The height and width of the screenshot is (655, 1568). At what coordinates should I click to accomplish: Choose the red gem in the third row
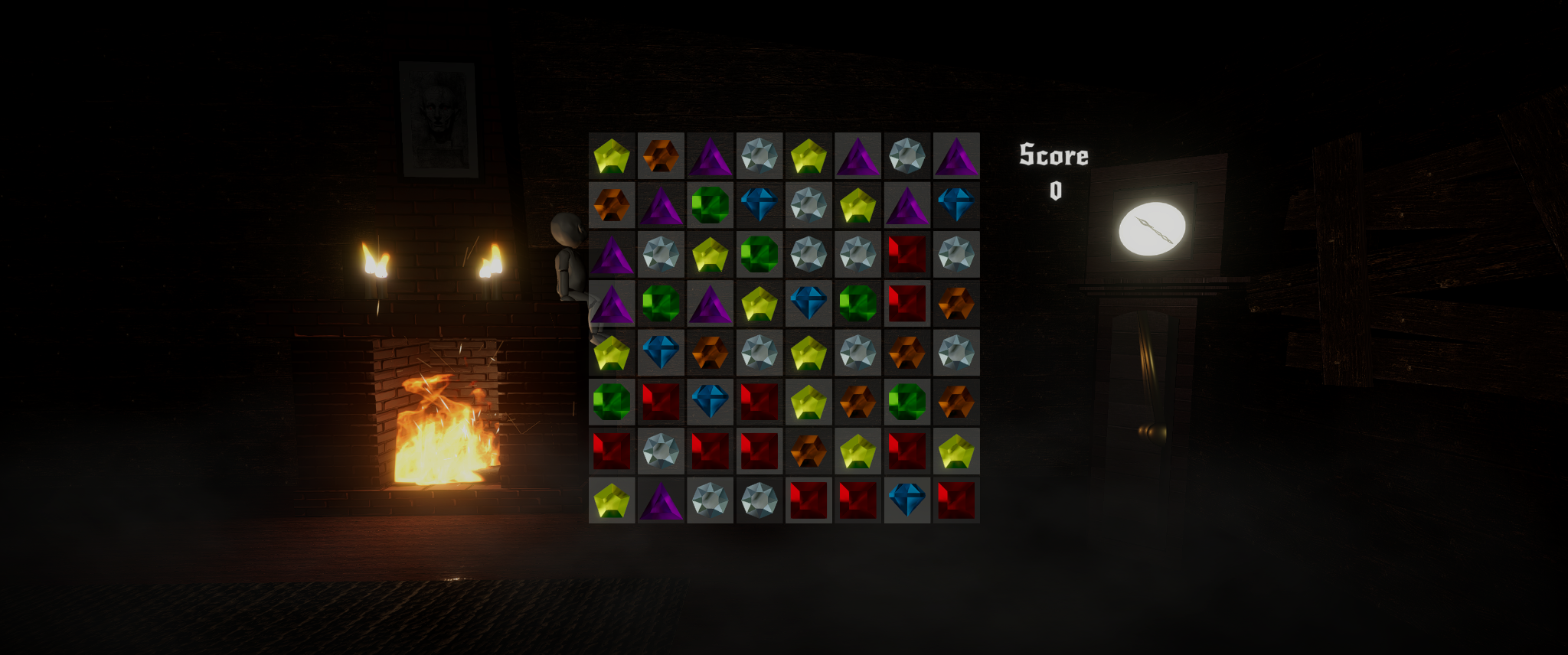[906, 254]
